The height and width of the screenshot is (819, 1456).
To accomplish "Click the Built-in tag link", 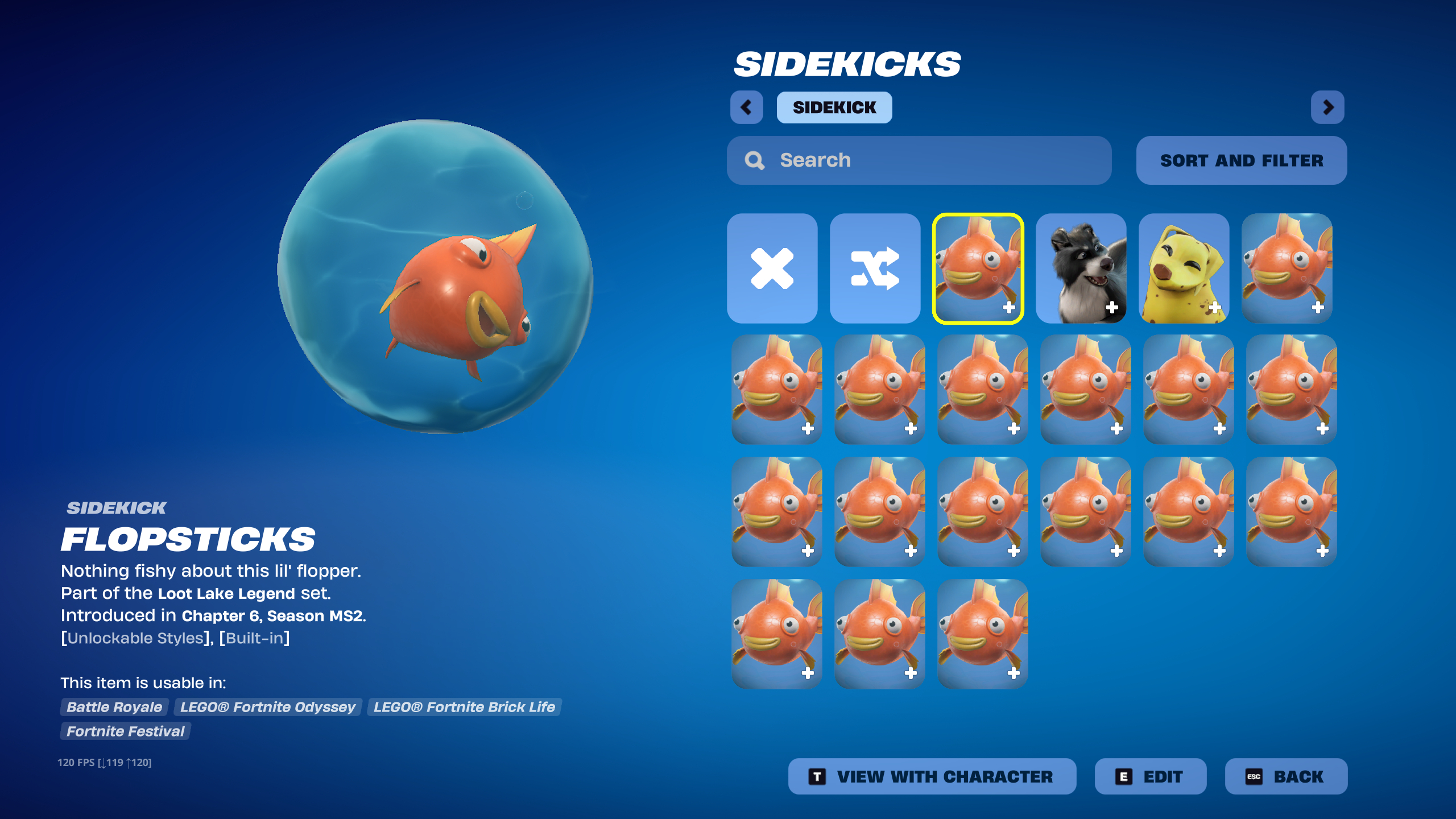I will point(254,638).
